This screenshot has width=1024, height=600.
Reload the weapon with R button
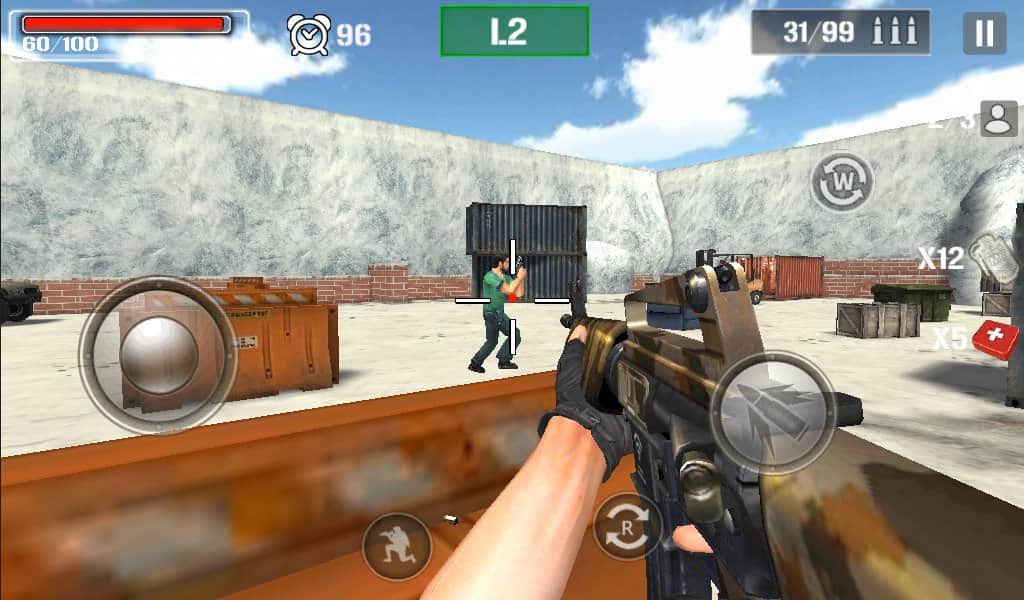pyautogui.click(x=627, y=526)
